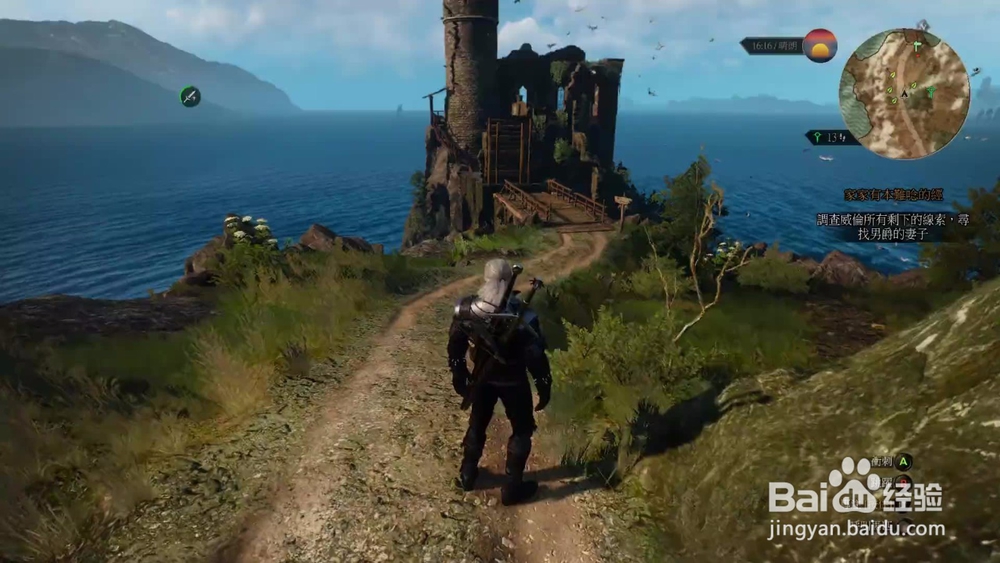Click the orange quest title above the objective
Image resolution: width=1000 pixels, height=563 pixels.
tap(893, 195)
